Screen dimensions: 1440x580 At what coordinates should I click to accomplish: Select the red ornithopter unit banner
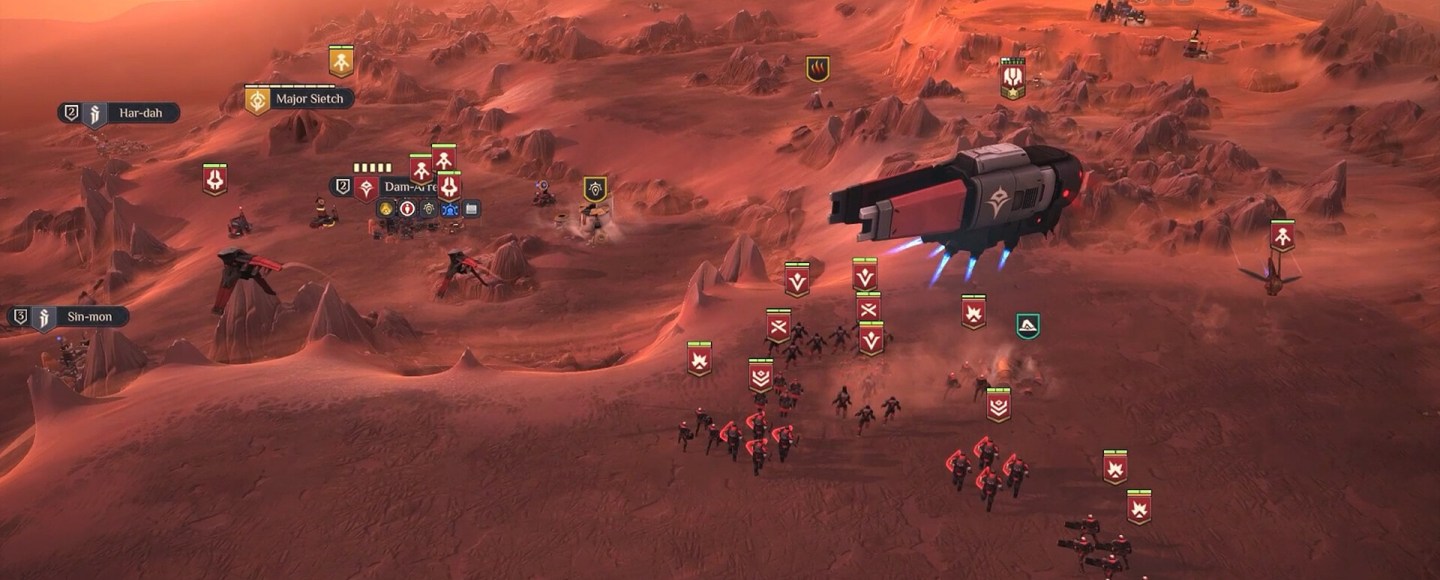(x=1282, y=236)
